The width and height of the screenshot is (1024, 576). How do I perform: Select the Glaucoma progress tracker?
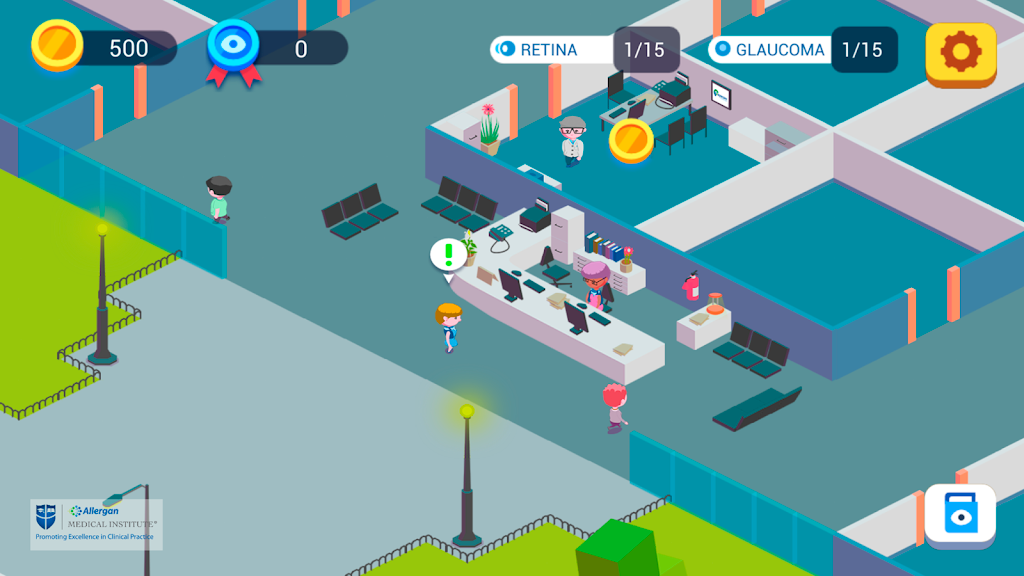[x=802, y=49]
